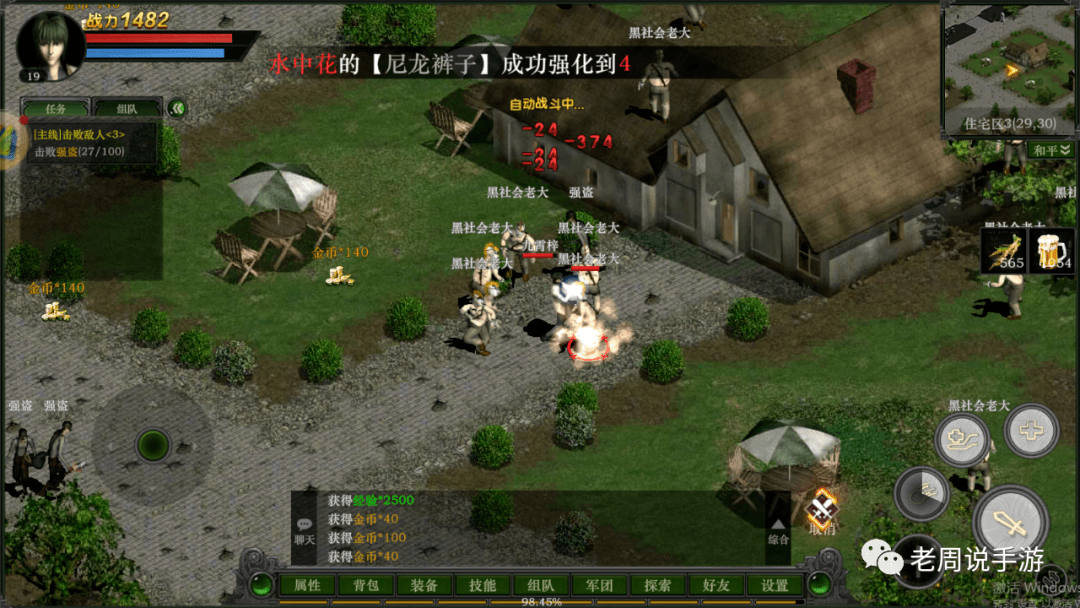The image size is (1080, 608).
Task: Open the 背包 backpack
Action: 366,585
